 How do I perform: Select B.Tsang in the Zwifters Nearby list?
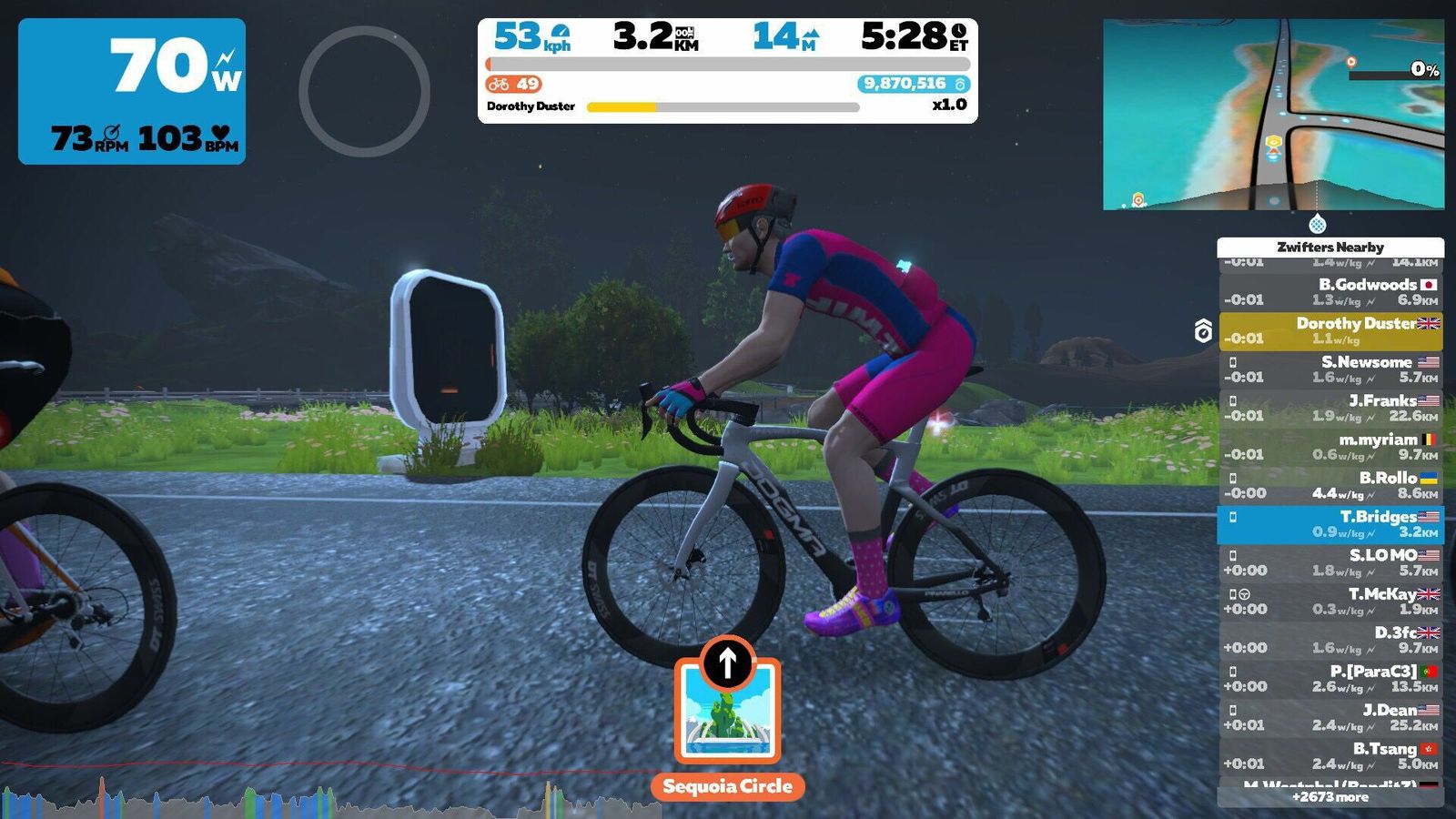pos(1330,756)
